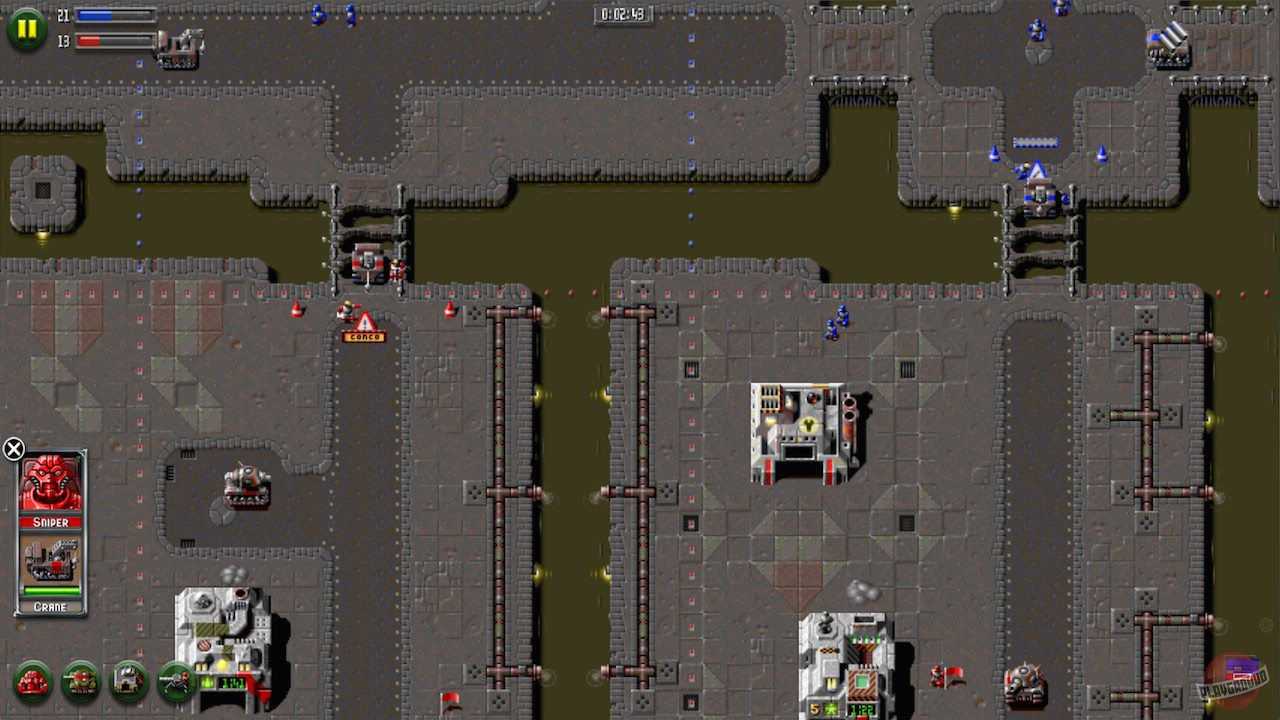Viewport: 1280px width, 720px height.
Task: Click the Sniper name label
Action: (x=50, y=522)
